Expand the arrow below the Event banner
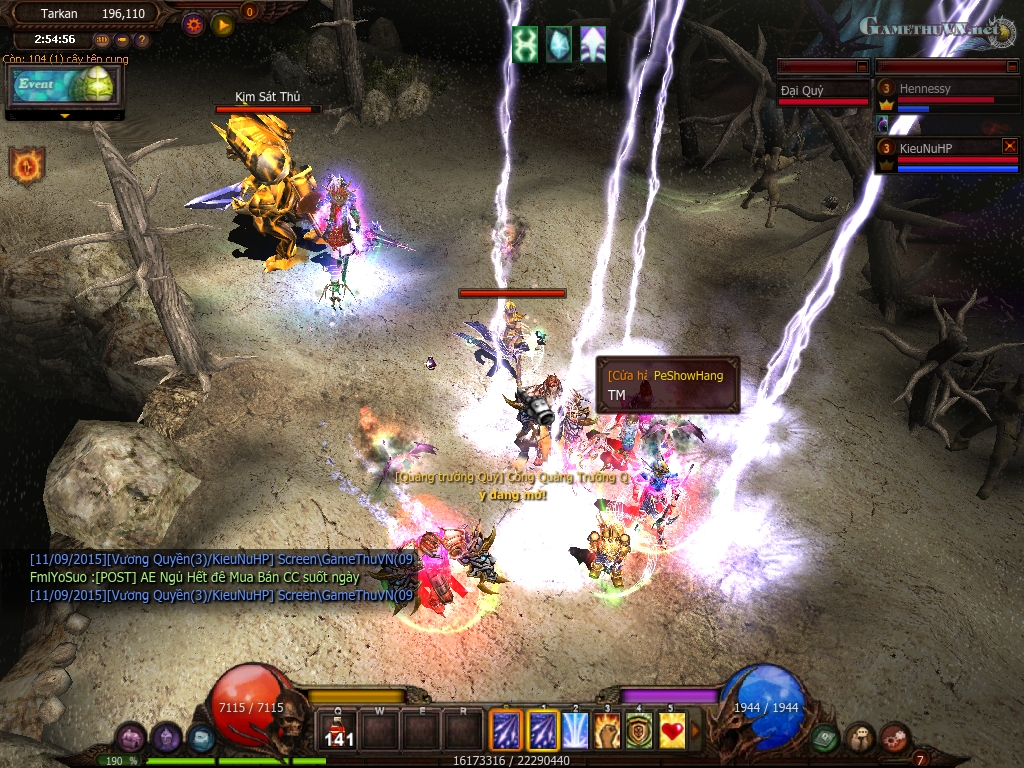This screenshot has width=1024, height=768. point(65,116)
